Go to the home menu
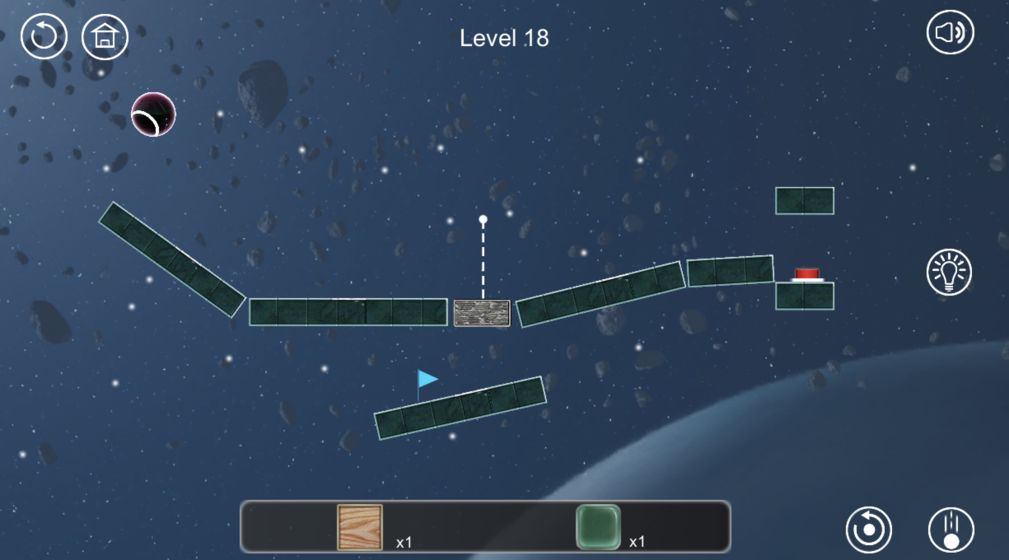The width and height of the screenshot is (1009, 560). [x=104, y=37]
